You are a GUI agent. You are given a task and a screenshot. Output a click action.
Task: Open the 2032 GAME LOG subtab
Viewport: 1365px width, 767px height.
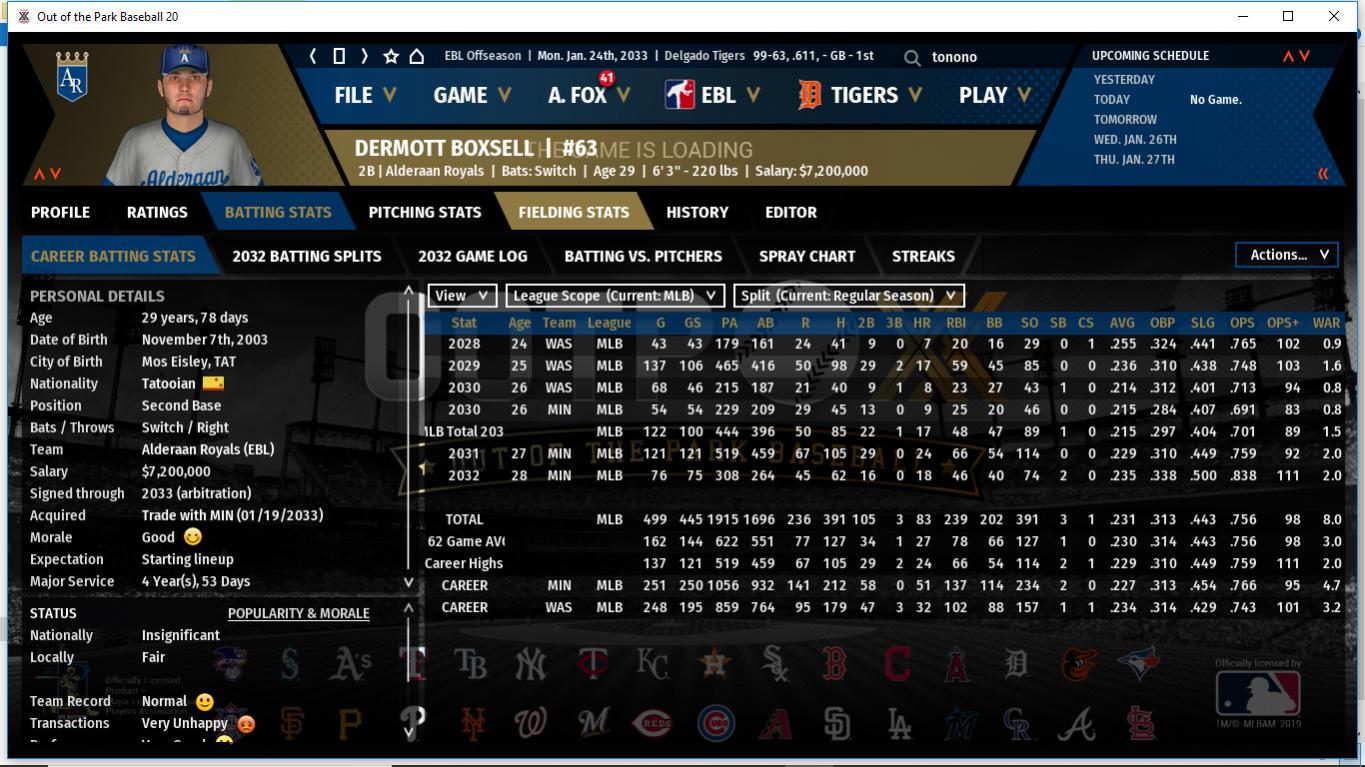pyautogui.click(x=472, y=256)
